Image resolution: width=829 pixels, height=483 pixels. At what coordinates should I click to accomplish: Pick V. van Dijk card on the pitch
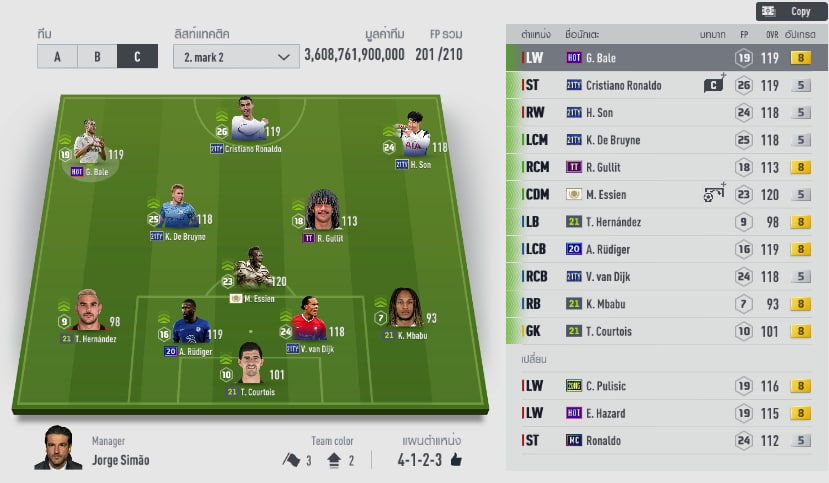[309, 325]
